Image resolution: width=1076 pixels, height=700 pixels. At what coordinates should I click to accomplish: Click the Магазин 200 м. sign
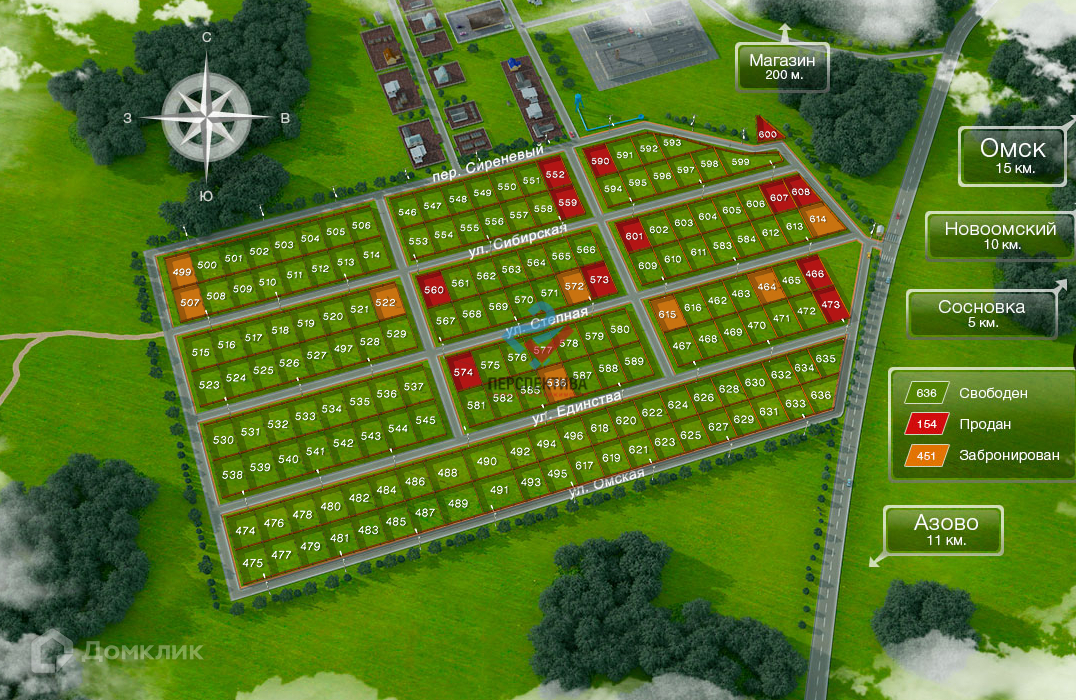tap(782, 68)
